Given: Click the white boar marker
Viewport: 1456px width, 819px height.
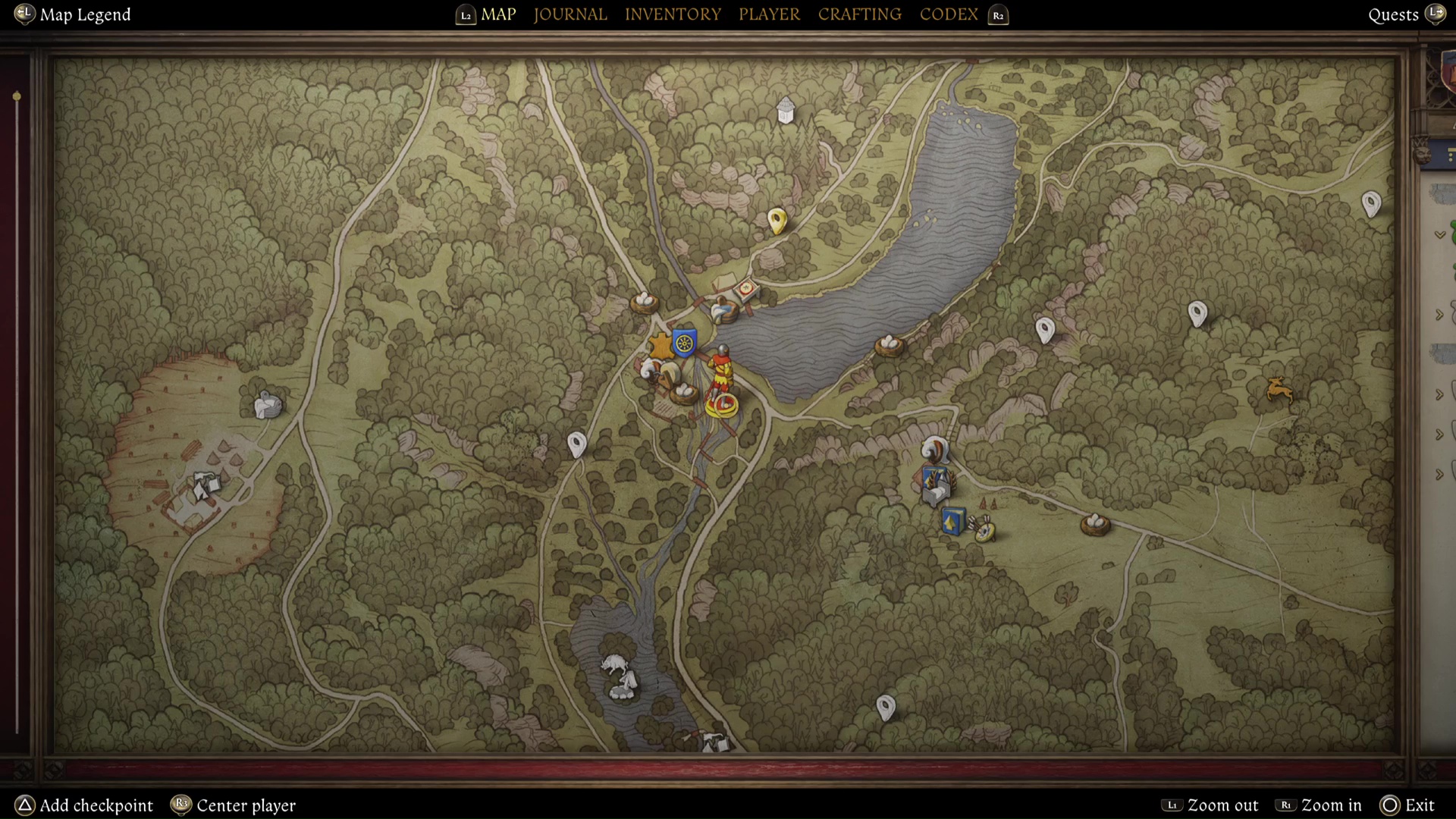Looking at the screenshot, I should click(614, 666).
